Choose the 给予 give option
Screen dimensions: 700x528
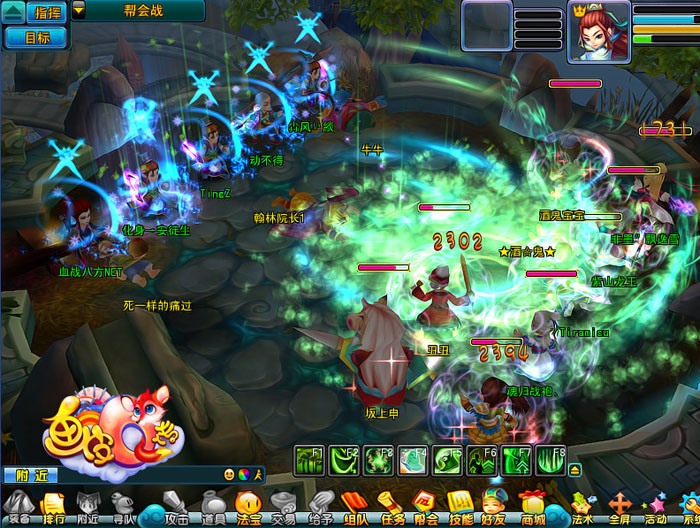320,506
